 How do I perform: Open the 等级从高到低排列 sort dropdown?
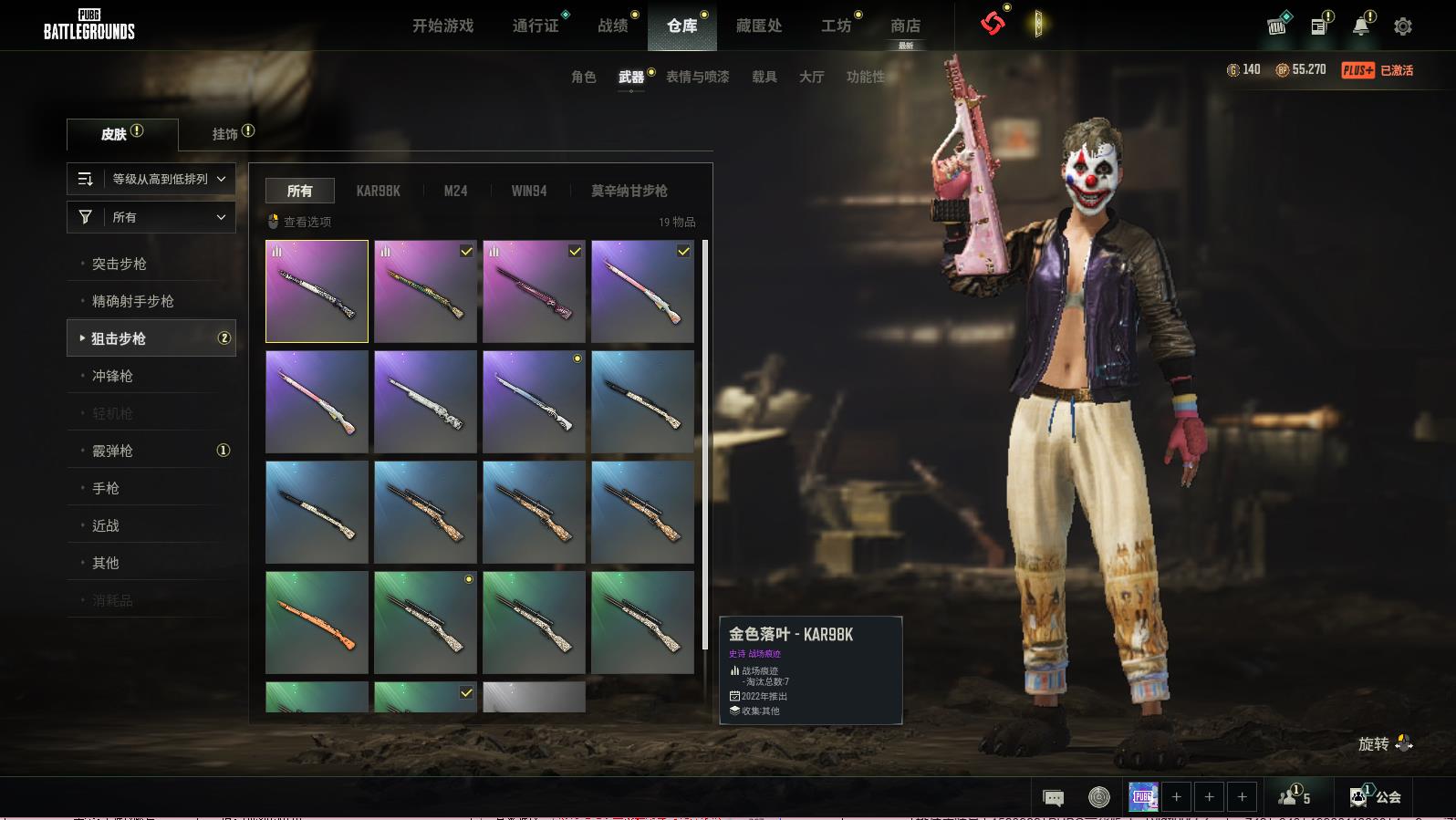click(x=151, y=179)
